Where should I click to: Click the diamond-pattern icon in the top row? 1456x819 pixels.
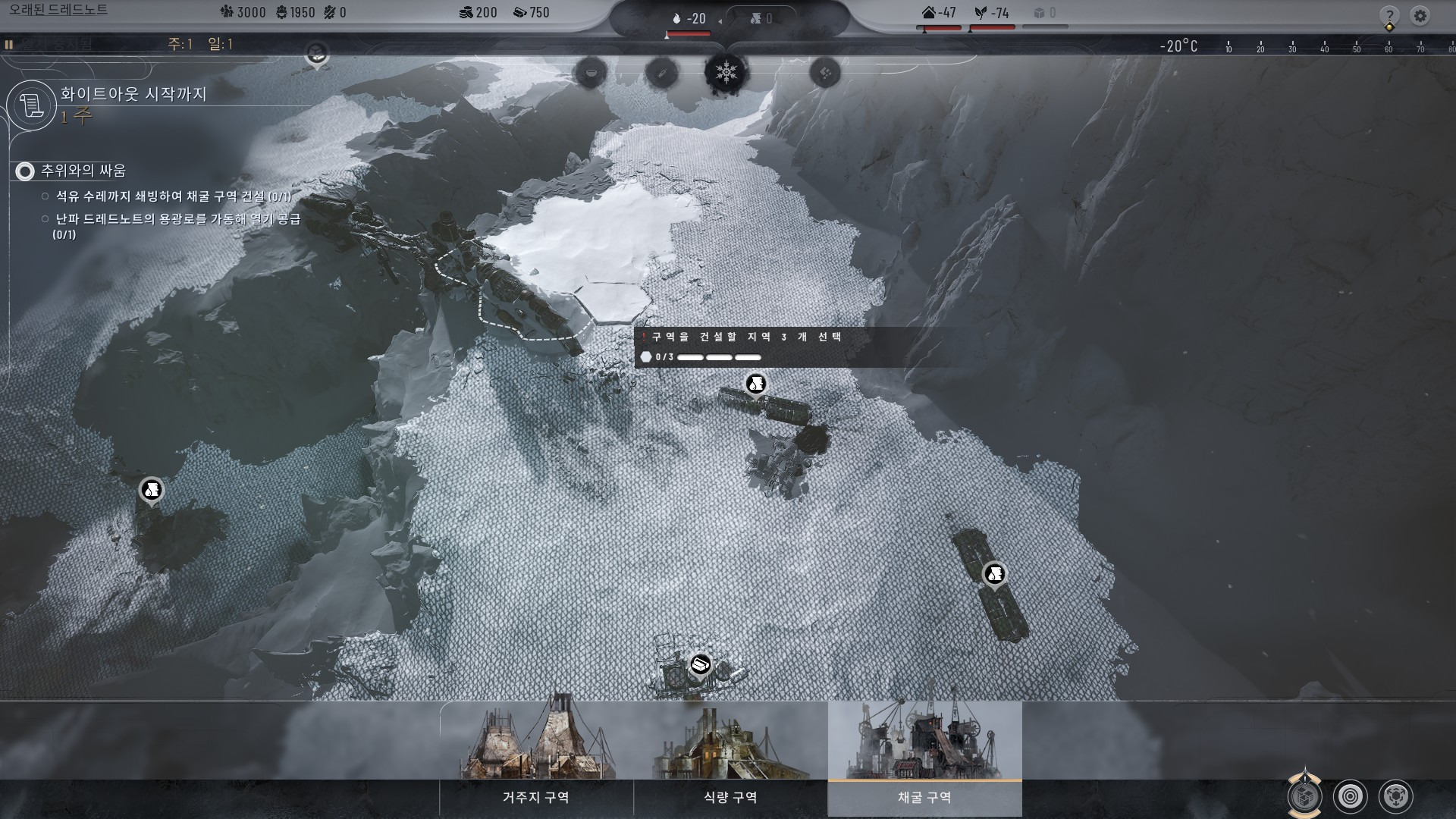[x=825, y=73]
